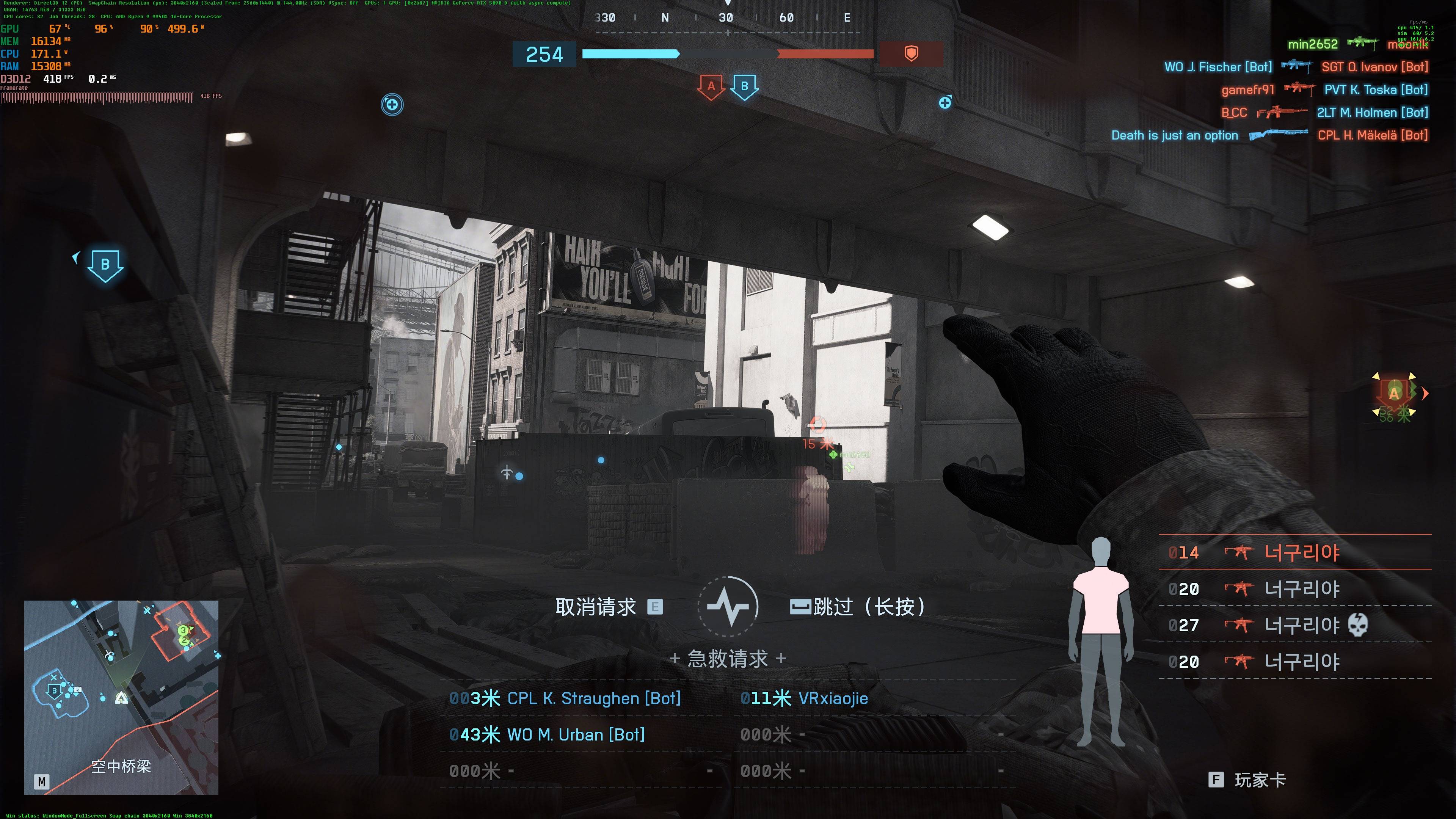Click the 027 damage row with skull icon

pos(1294,625)
